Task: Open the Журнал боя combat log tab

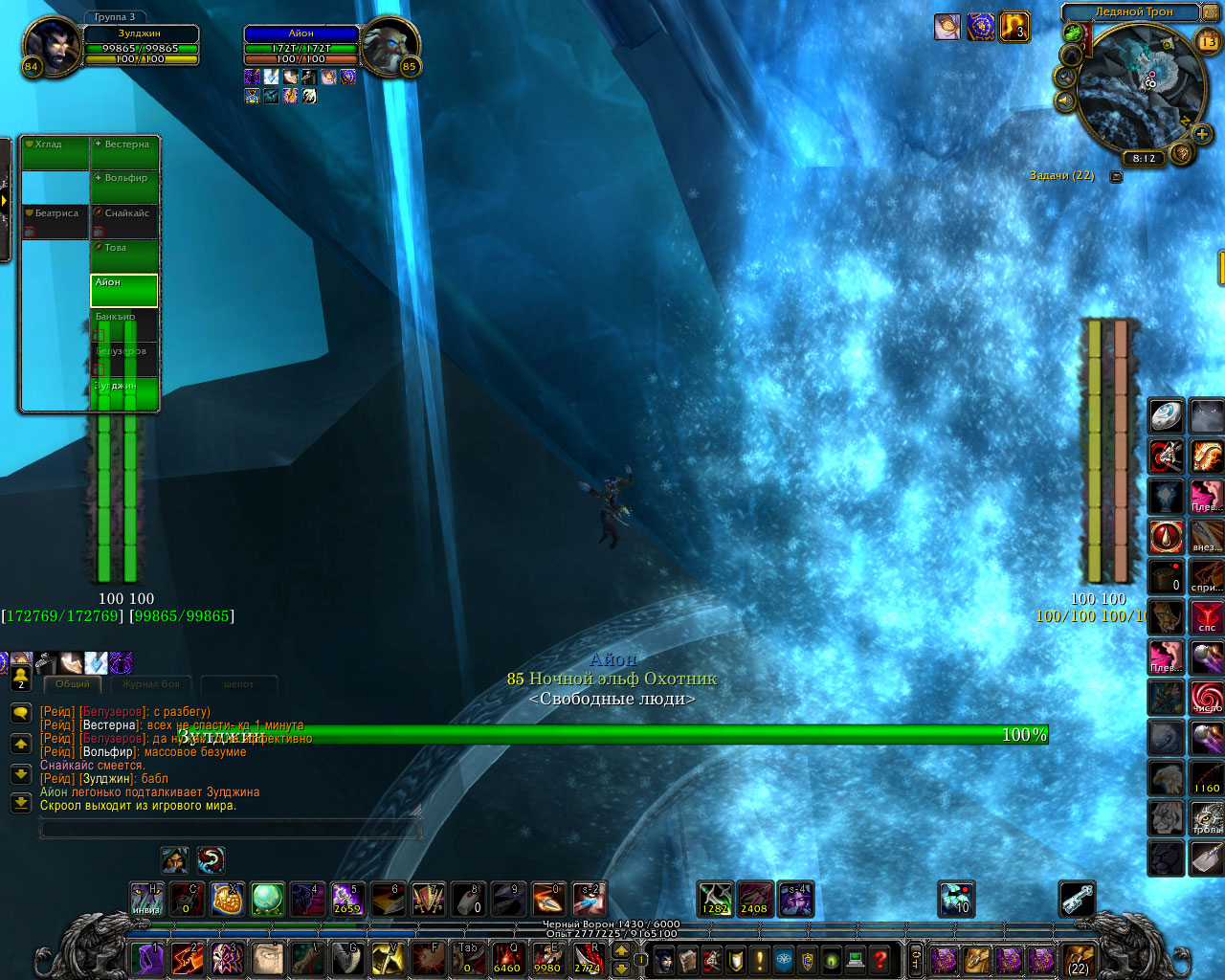Action: [x=150, y=684]
